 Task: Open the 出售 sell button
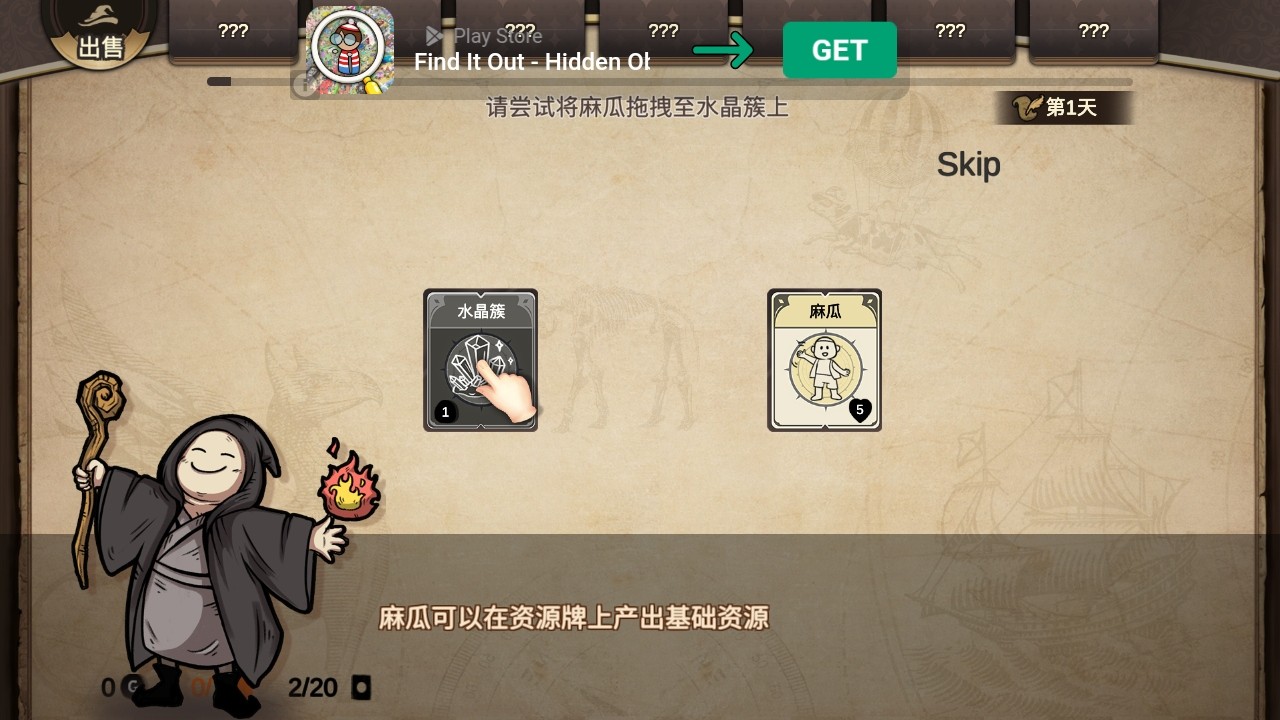tap(101, 36)
